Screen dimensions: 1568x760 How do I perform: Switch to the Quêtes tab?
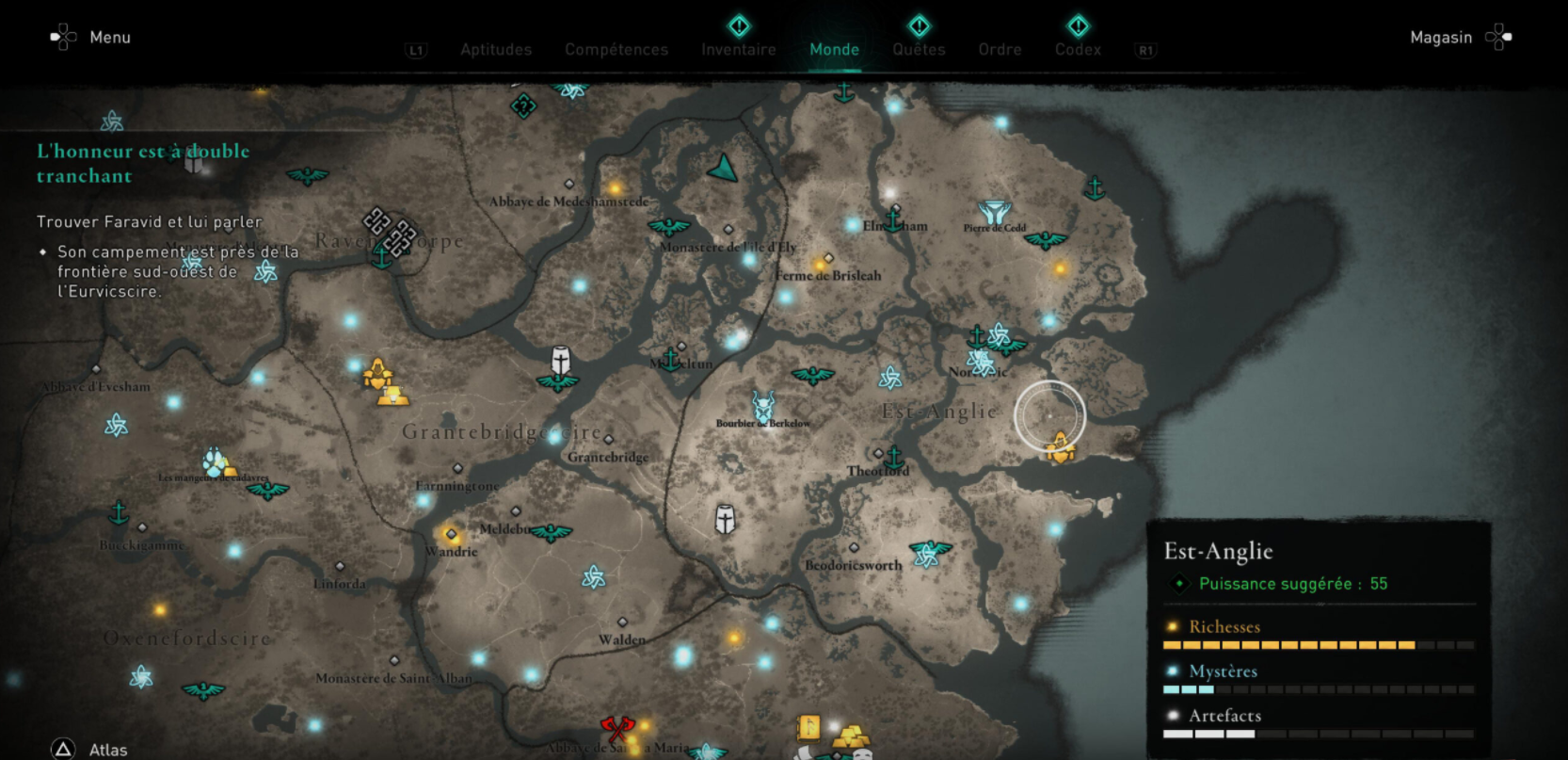coord(918,49)
